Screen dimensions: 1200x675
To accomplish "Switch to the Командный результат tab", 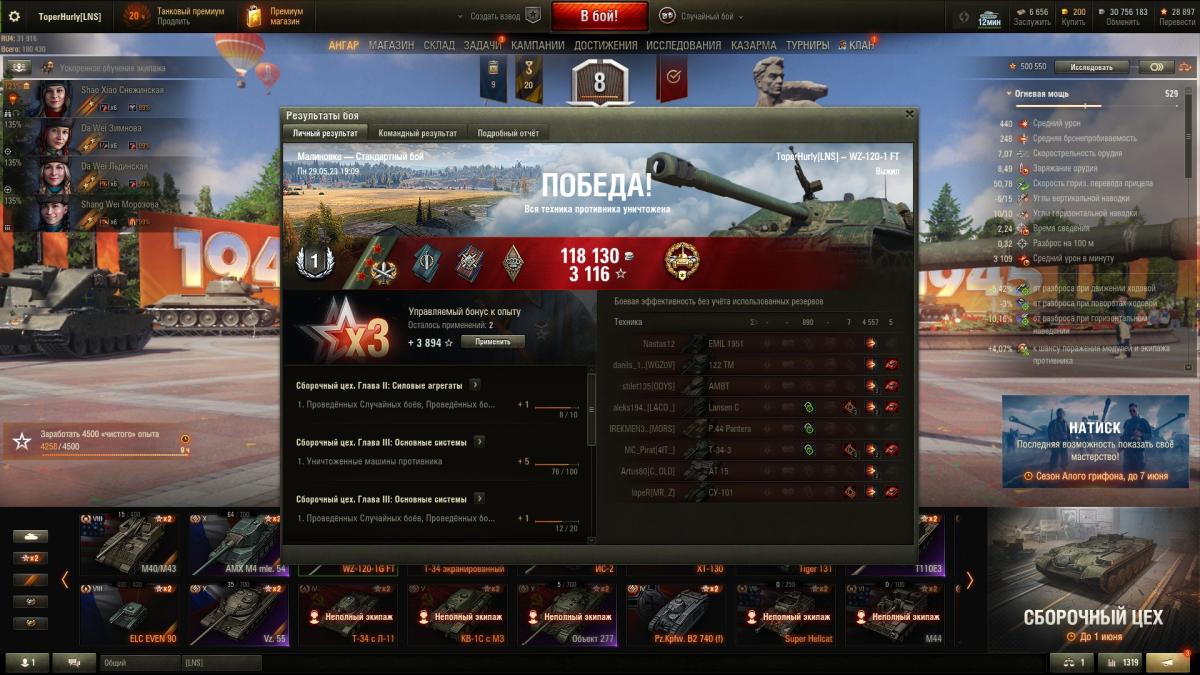I will (418, 133).
